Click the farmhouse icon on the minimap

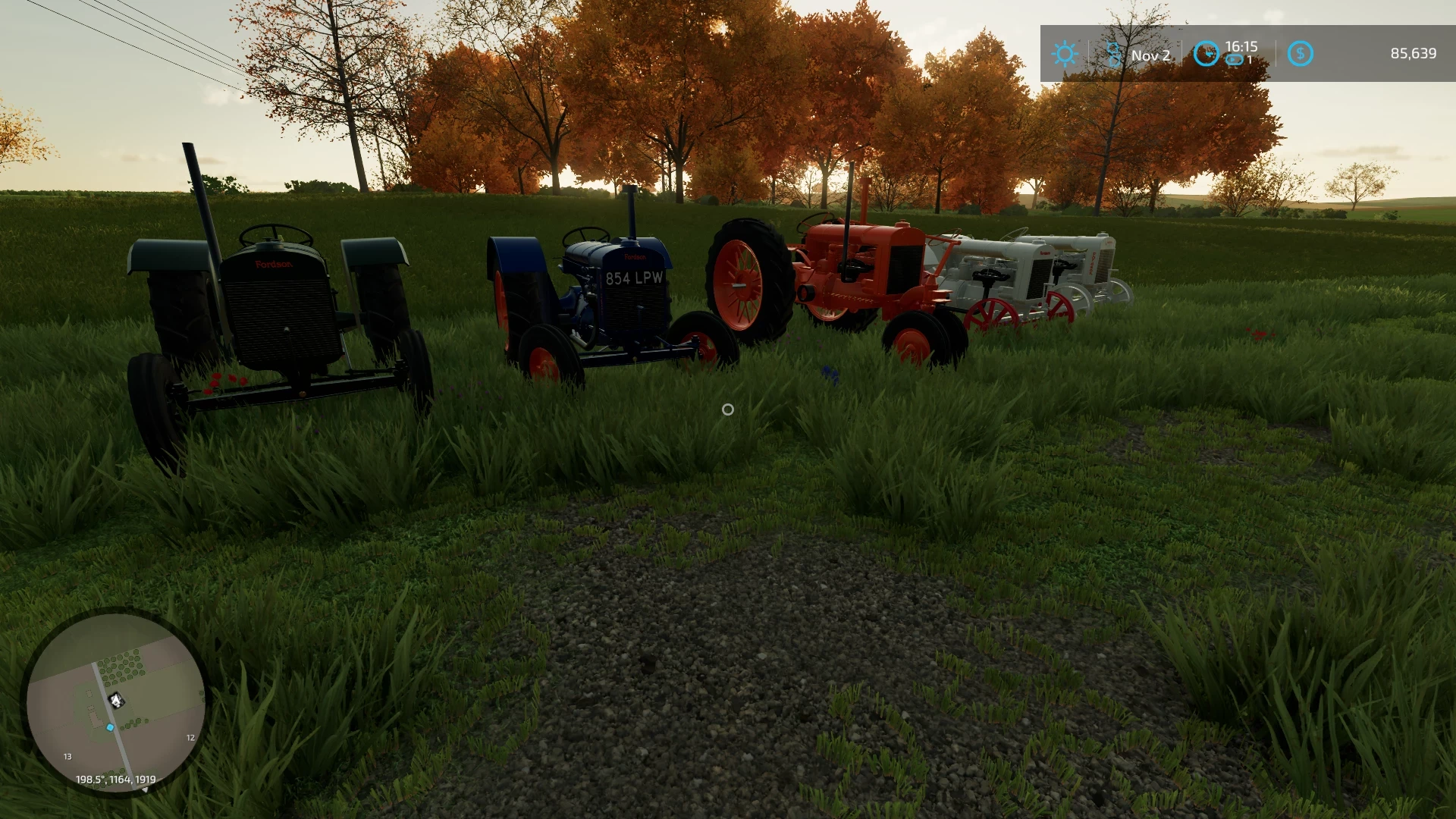115,701
